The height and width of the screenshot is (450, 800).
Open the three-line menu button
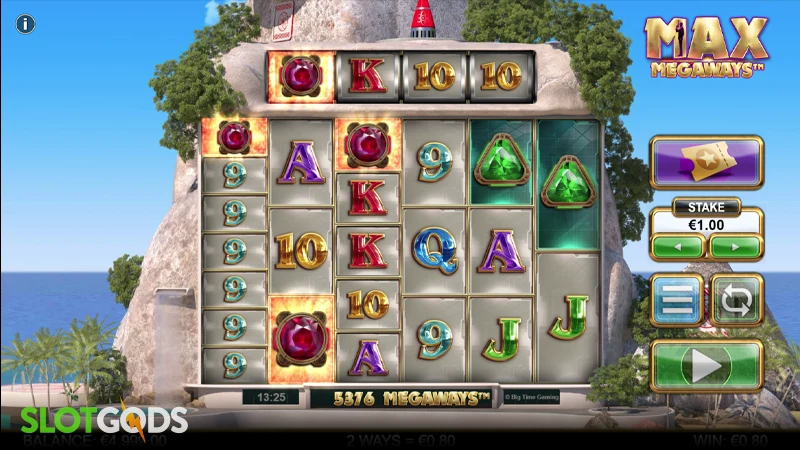[x=677, y=300]
